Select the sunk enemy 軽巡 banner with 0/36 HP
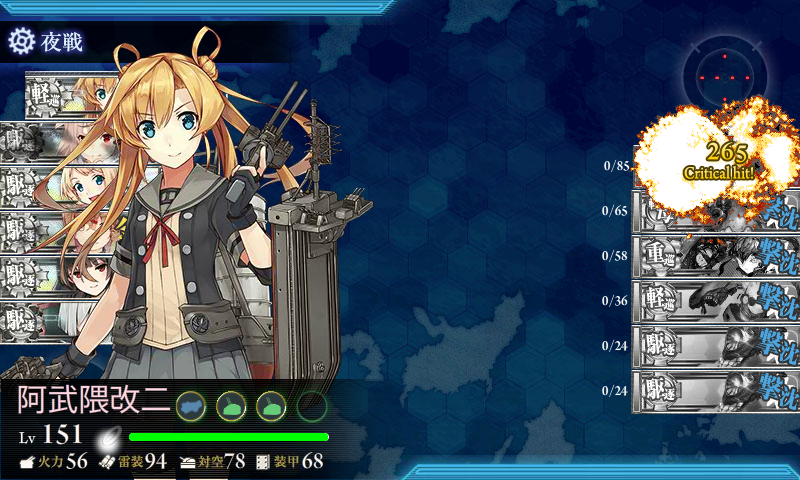The width and height of the screenshot is (800, 480). click(x=714, y=300)
